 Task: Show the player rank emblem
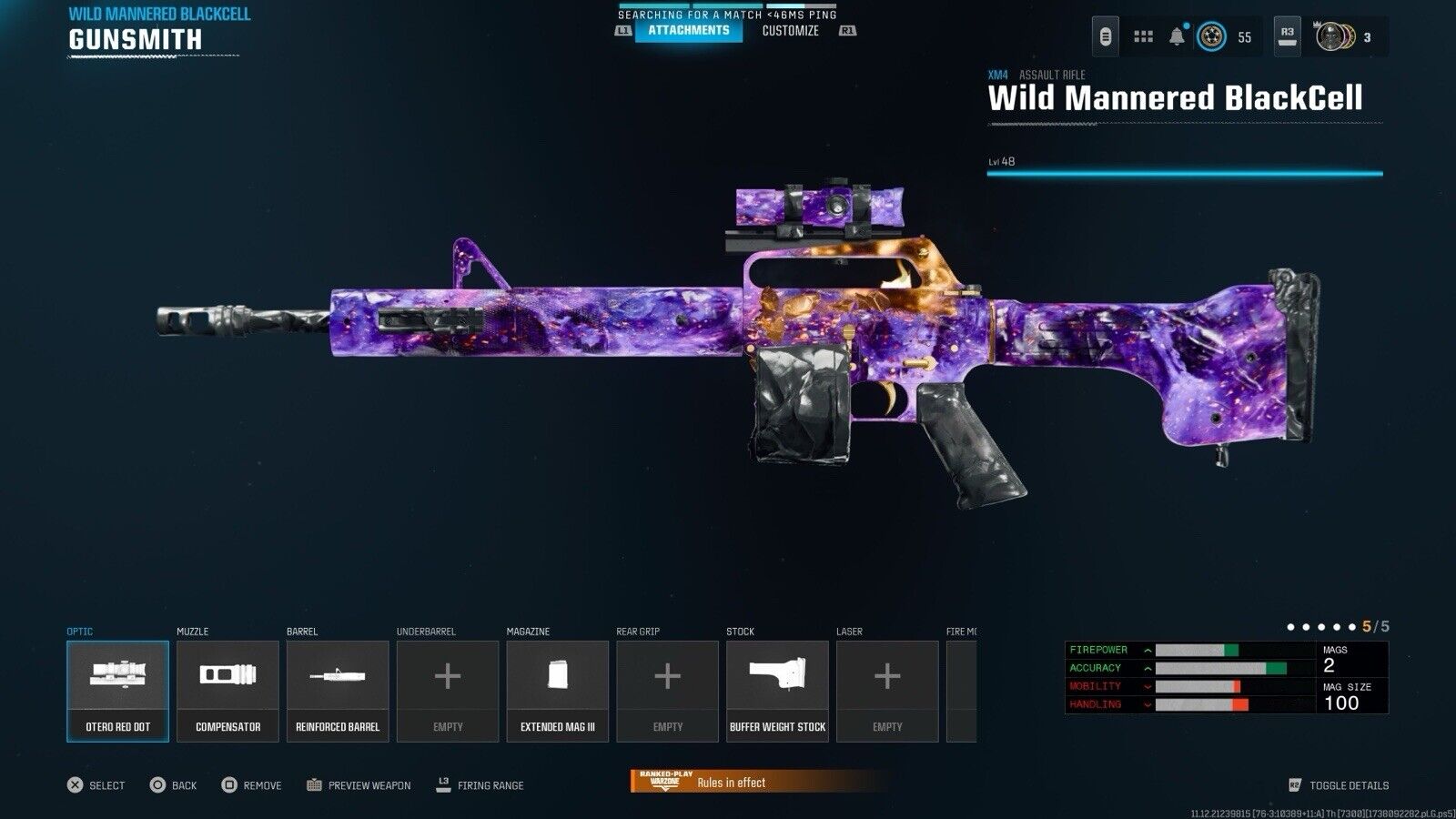pyautogui.click(x=1209, y=37)
